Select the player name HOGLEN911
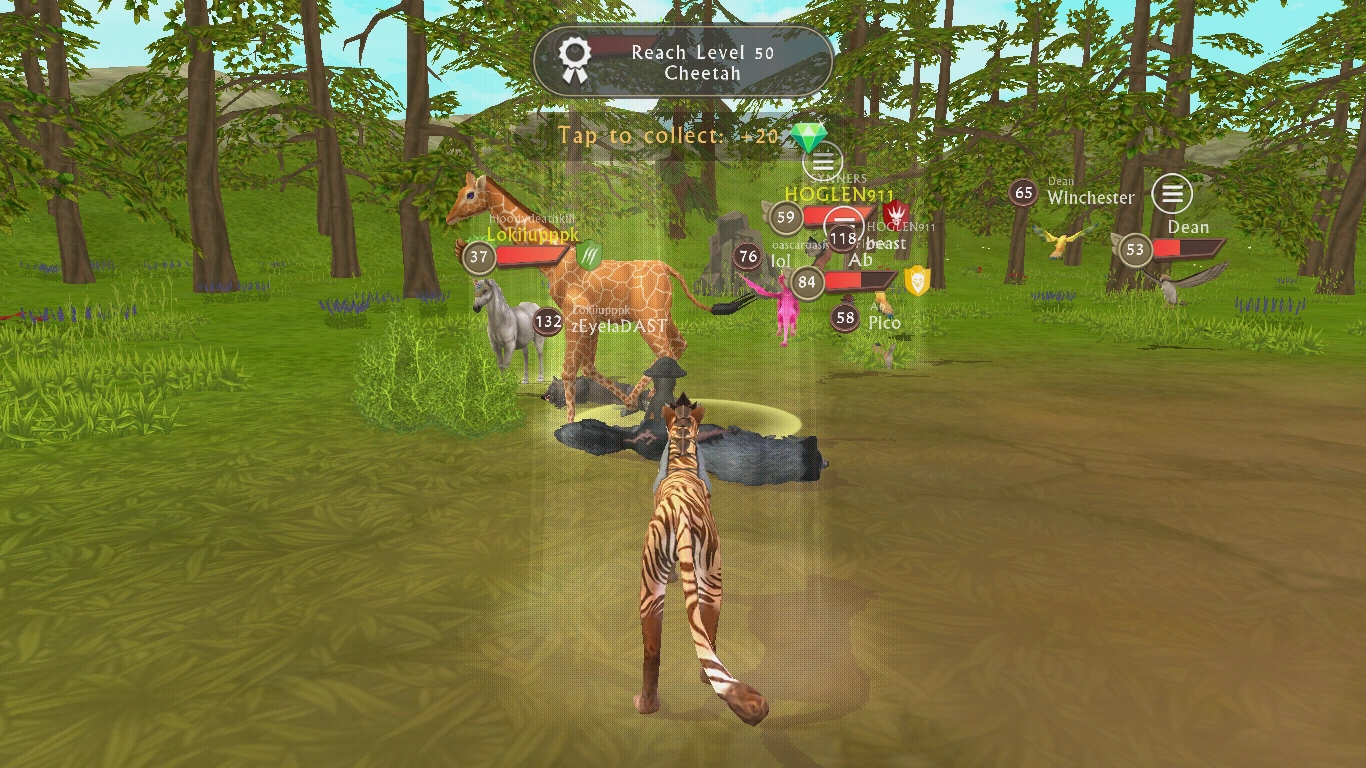This screenshot has width=1366, height=768. click(x=838, y=191)
